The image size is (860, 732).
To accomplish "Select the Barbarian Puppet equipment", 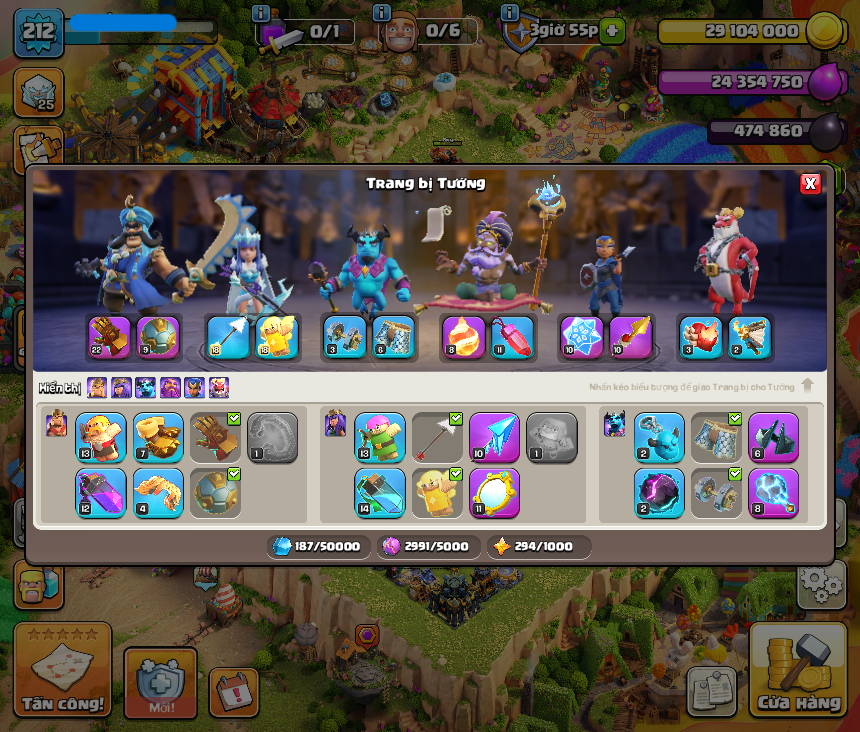I will (x=101, y=437).
